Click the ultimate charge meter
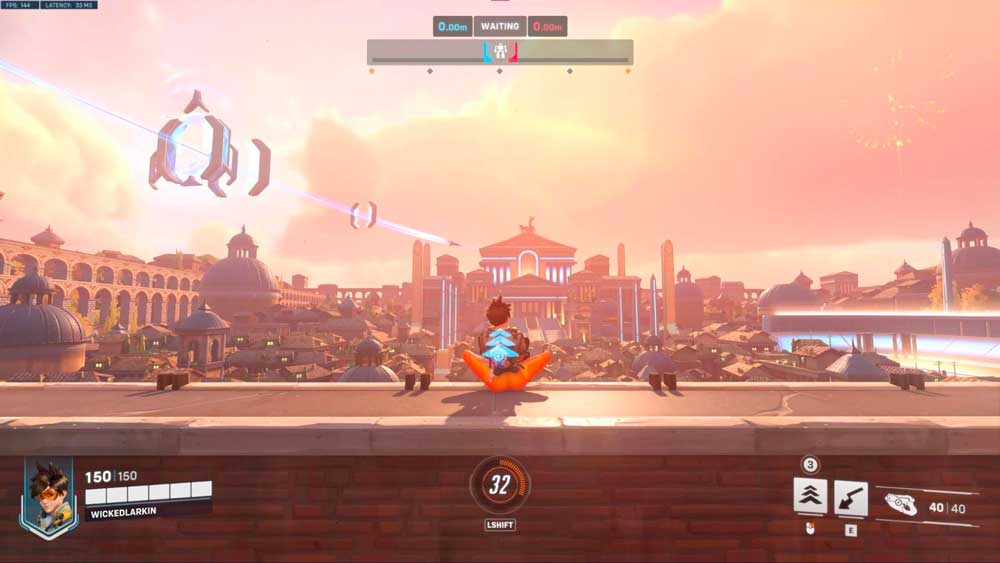 click(x=499, y=485)
